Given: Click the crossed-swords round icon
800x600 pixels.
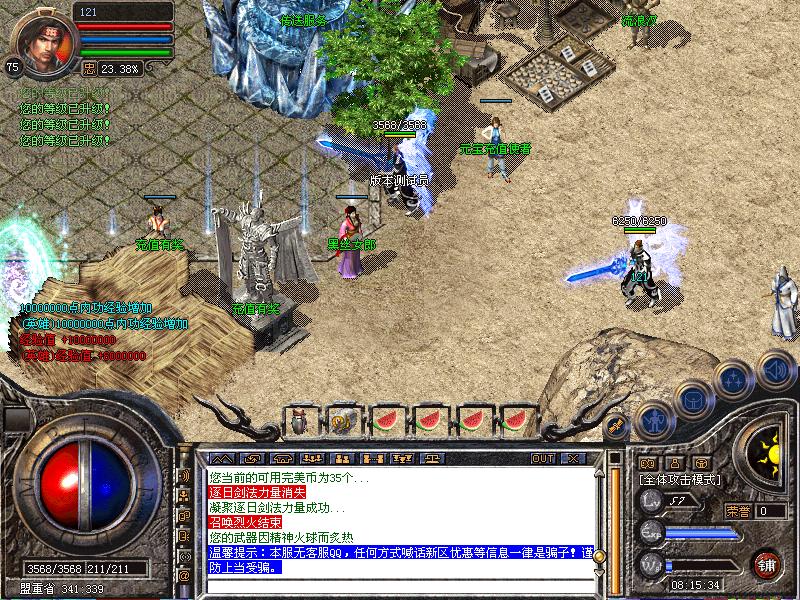Looking at the screenshot, I should tap(616, 426).
